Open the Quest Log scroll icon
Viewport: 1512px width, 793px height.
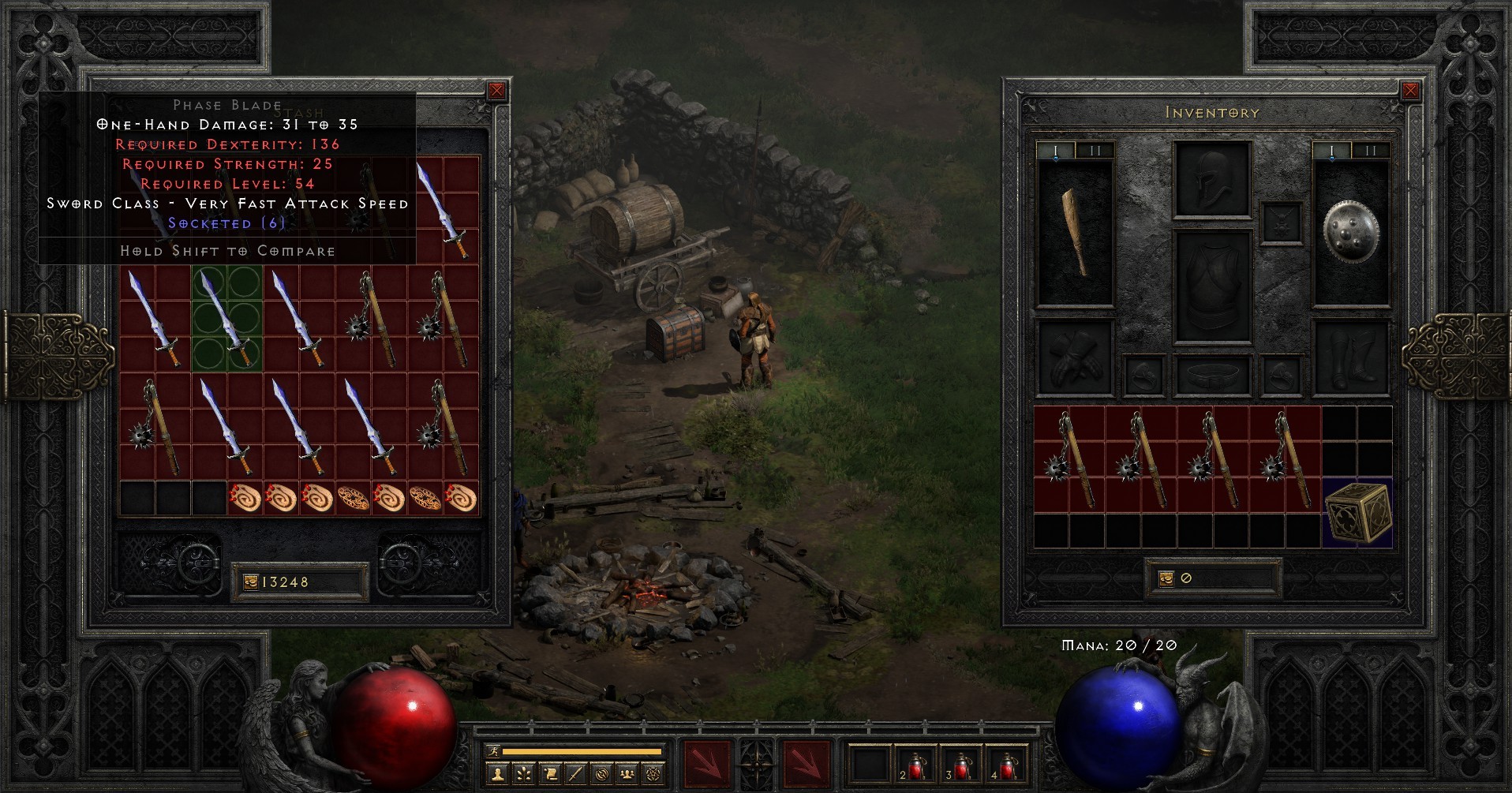[549, 776]
